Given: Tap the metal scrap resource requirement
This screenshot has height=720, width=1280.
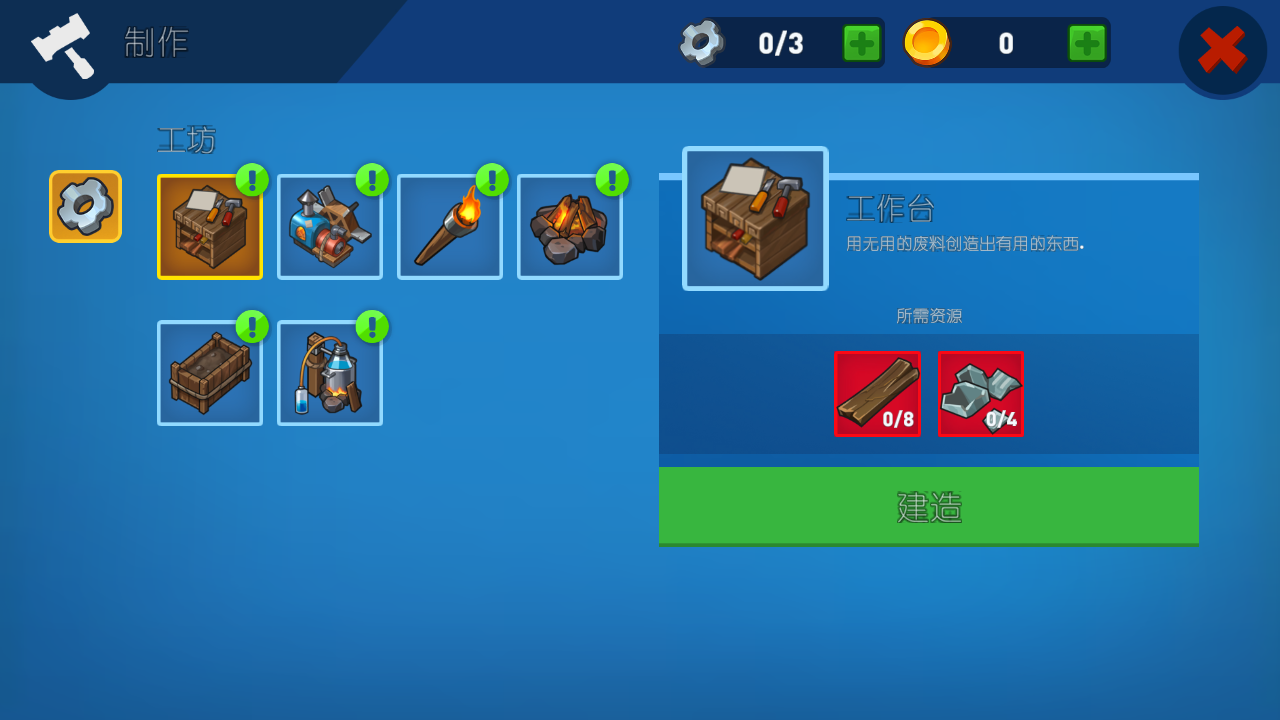Looking at the screenshot, I should coord(981,394).
